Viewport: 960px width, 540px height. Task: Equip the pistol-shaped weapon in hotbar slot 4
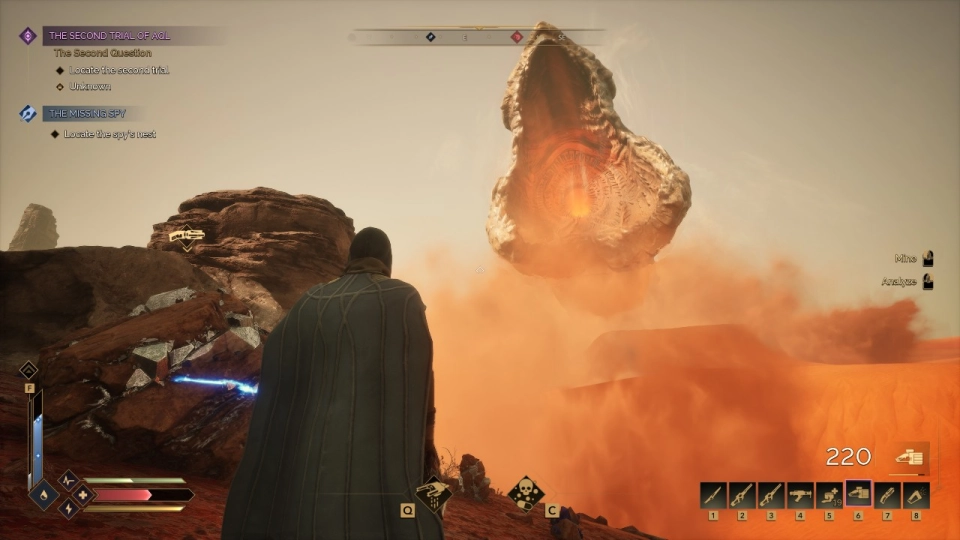click(800, 495)
